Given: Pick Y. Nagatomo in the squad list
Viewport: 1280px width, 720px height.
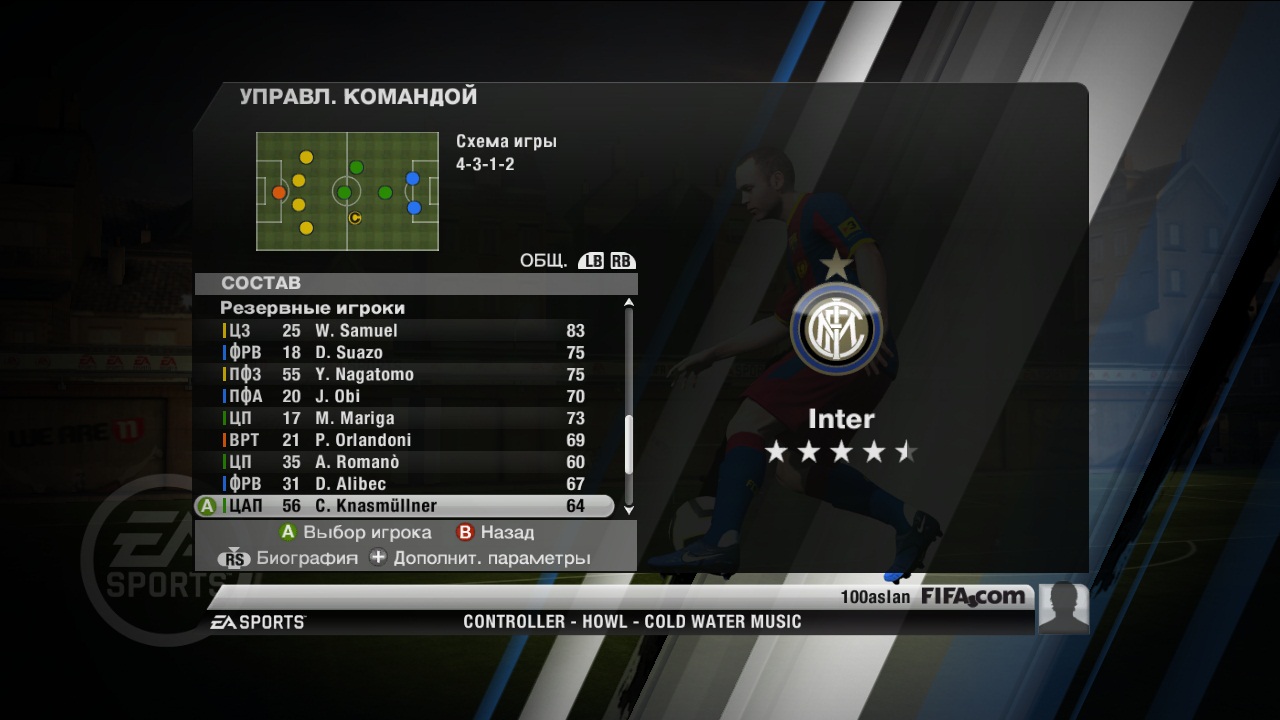Looking at the screenshot, I should [400, 375].
